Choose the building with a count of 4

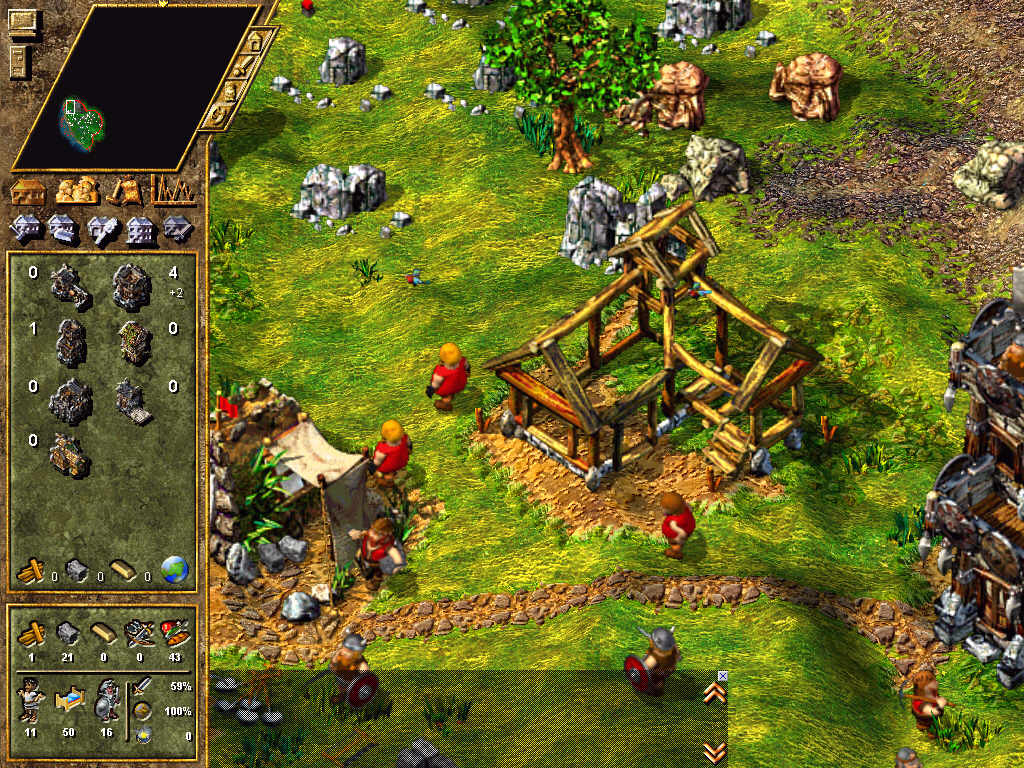tap(131, 287)
